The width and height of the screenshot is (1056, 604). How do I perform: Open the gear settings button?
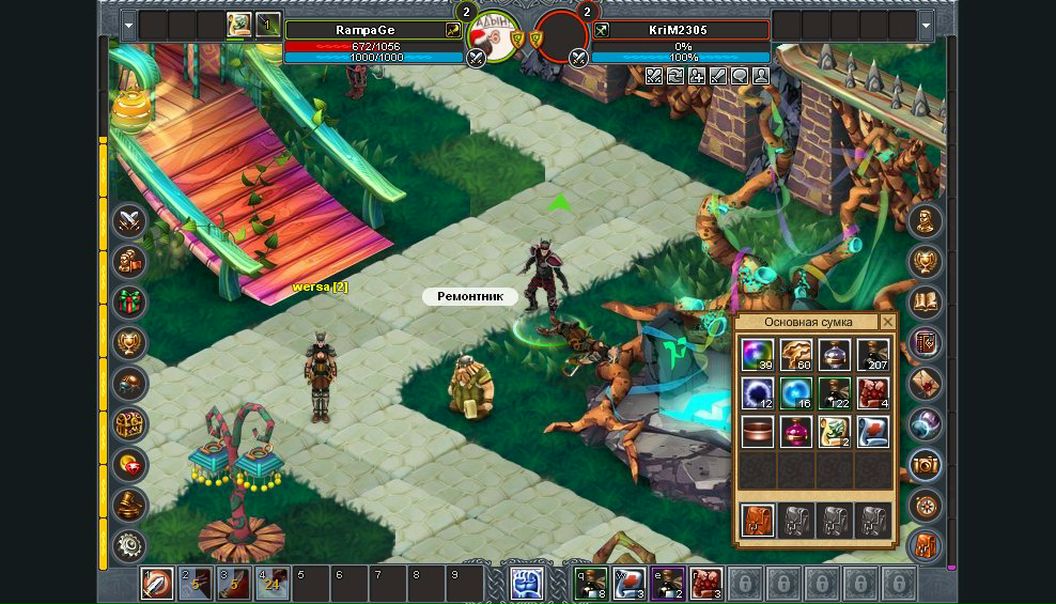[130, 546]
